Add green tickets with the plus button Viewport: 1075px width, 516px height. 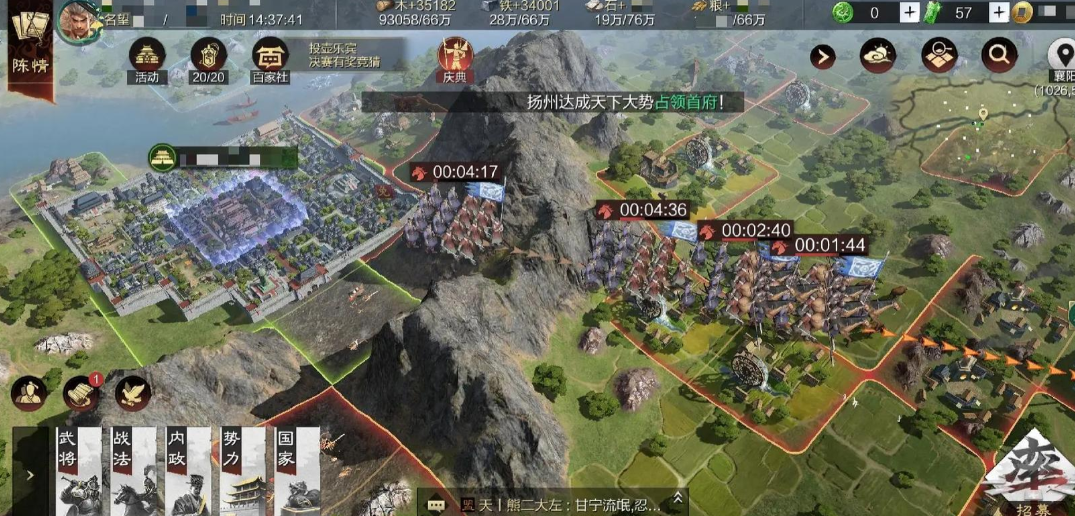(999, 12)
